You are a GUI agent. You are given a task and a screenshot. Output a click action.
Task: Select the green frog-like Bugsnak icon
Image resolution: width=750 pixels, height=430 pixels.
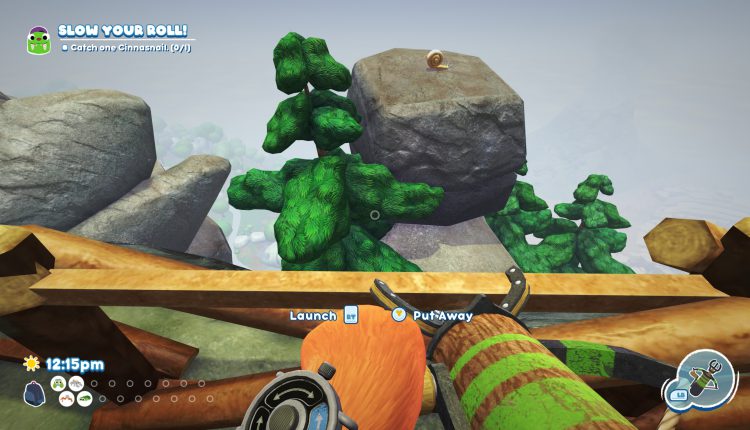[57, 382]
